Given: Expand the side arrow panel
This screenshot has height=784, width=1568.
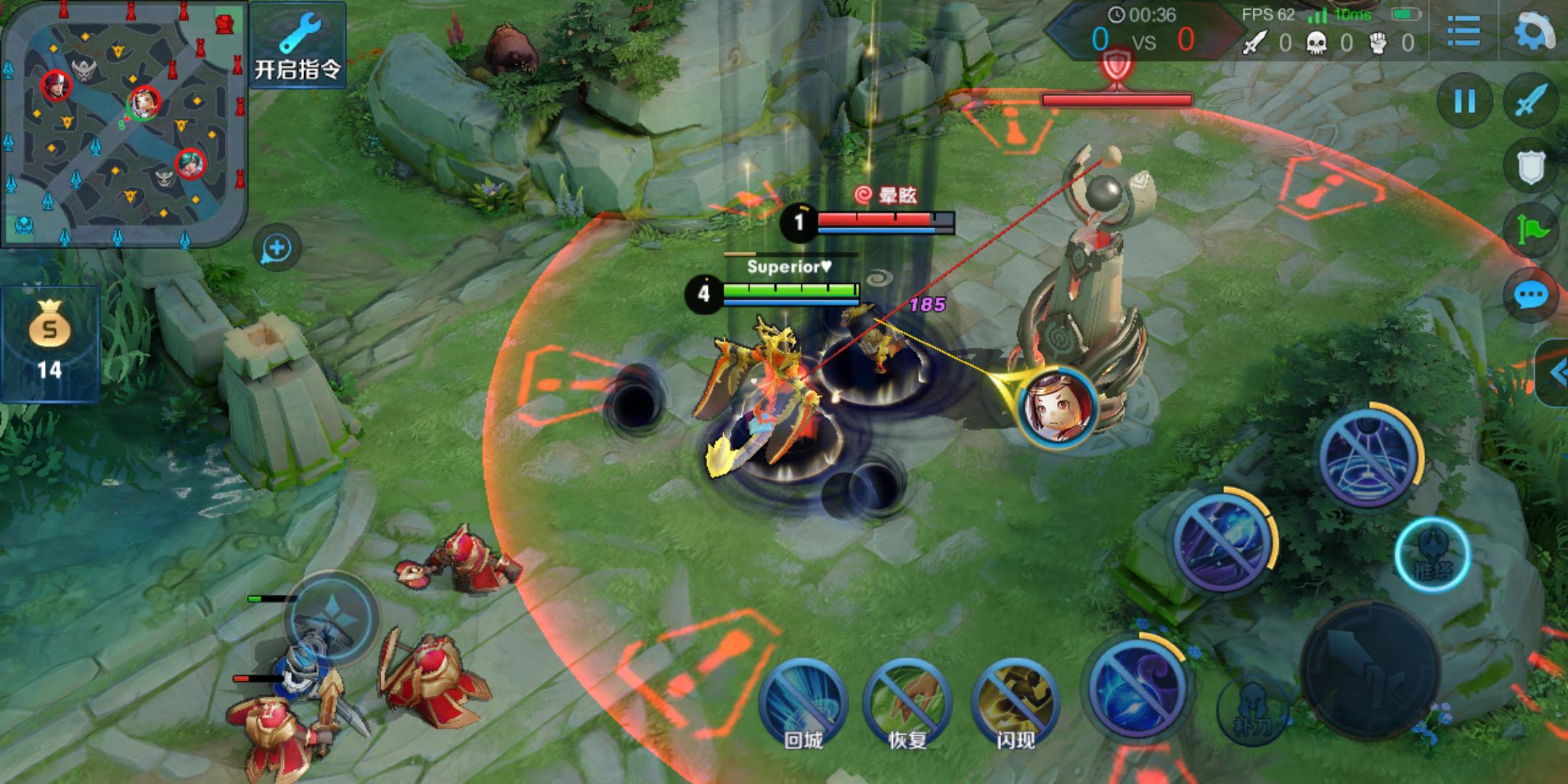Looking at the screenshot, I should coord(1555,373).
